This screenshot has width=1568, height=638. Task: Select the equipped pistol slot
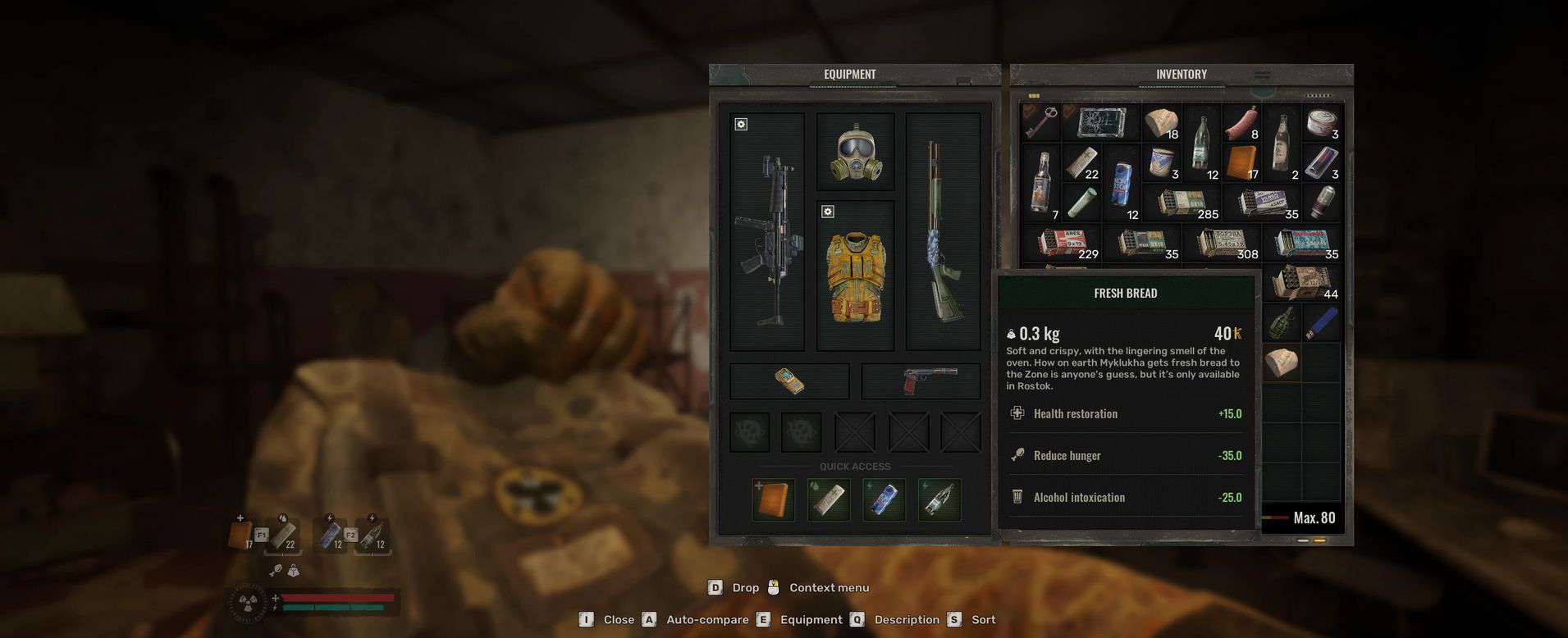pyautogui.click(x=921, y=381)
